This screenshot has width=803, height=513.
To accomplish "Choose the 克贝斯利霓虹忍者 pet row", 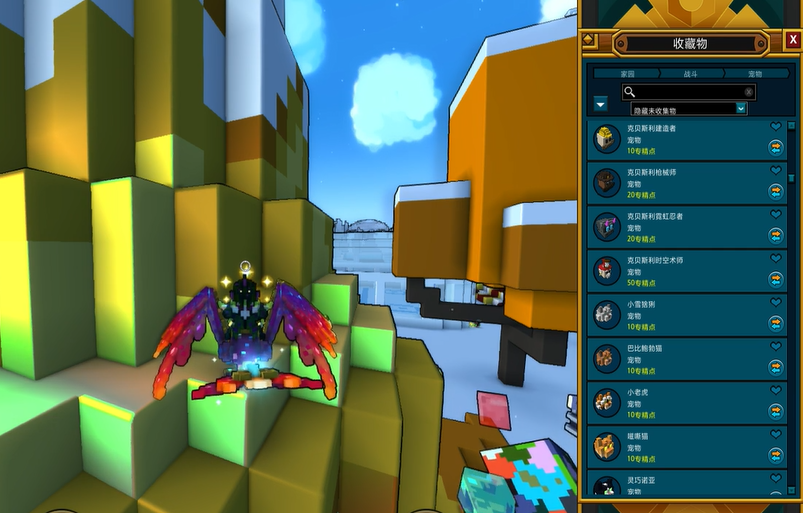I will 680,227.
